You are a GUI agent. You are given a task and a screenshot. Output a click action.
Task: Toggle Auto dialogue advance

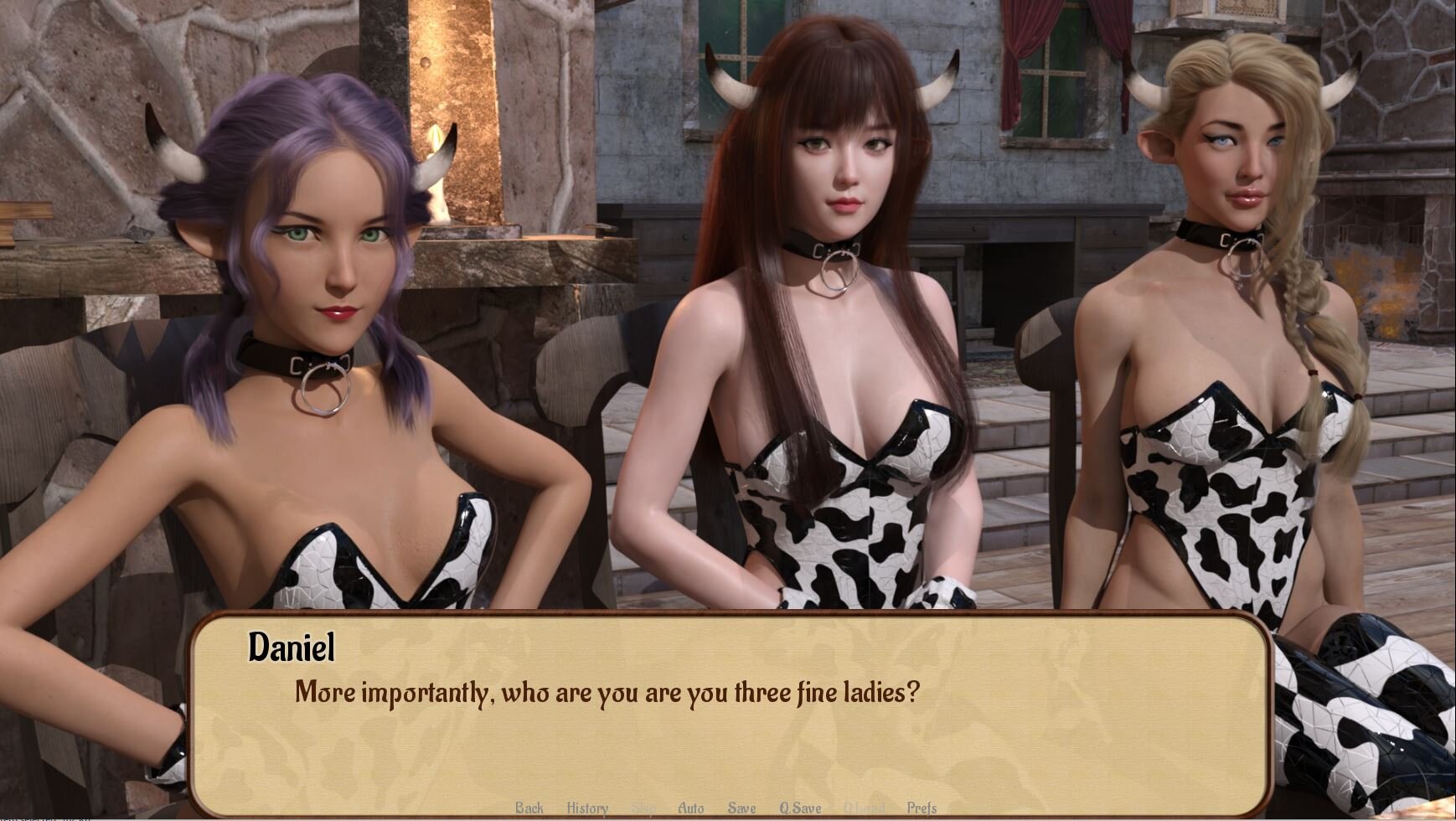690,808
